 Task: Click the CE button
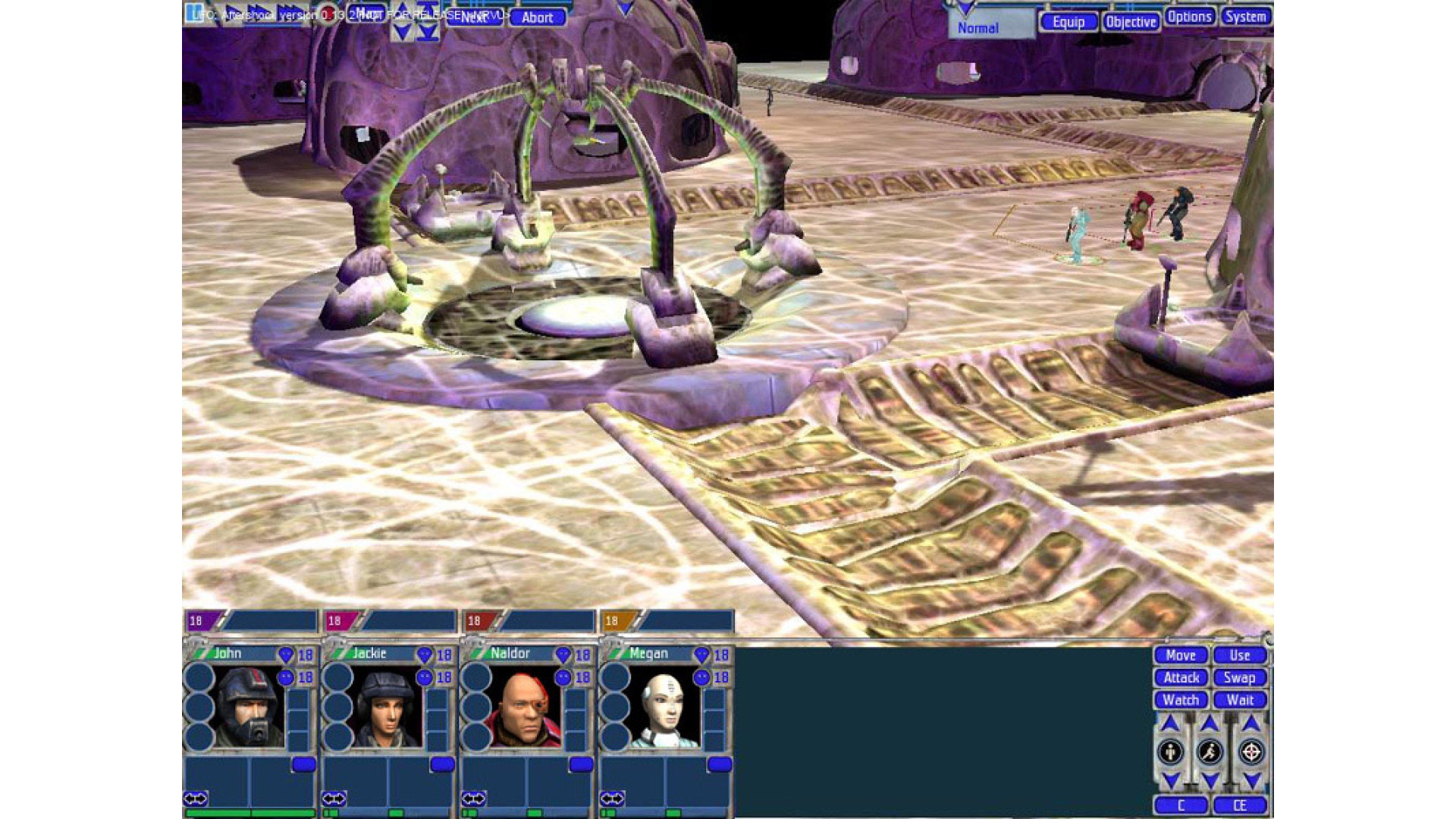click(x=1239, y=805)
